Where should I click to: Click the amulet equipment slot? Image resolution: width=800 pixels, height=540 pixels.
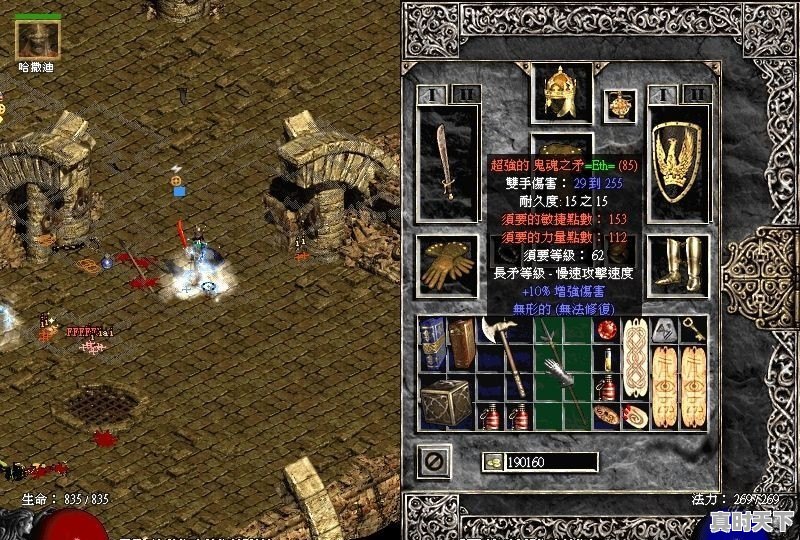point(624,103)
